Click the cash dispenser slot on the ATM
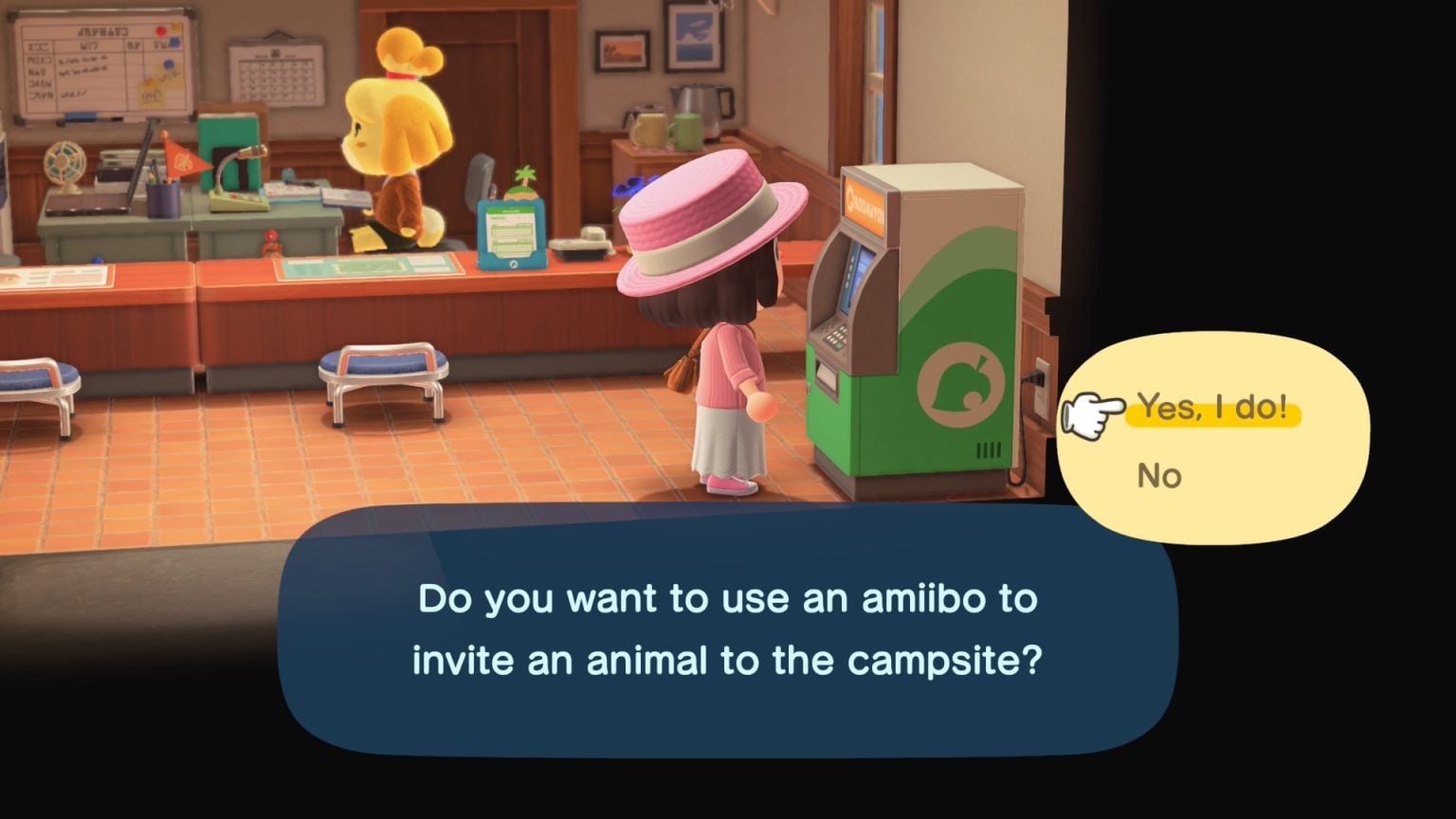Screen dimensions: 1456x819 [826, 375]
